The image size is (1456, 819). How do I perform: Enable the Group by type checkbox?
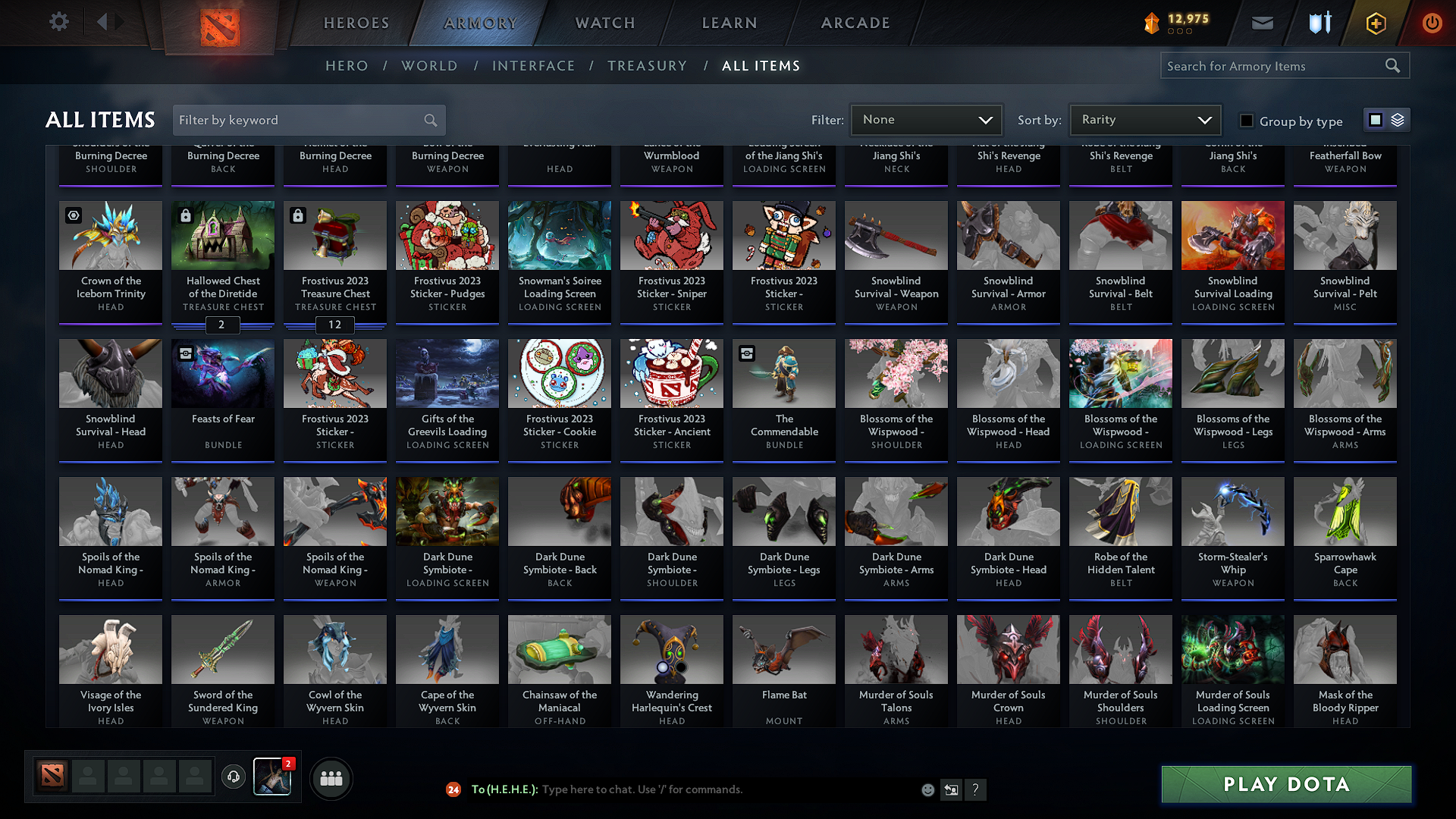[1246, 120]
